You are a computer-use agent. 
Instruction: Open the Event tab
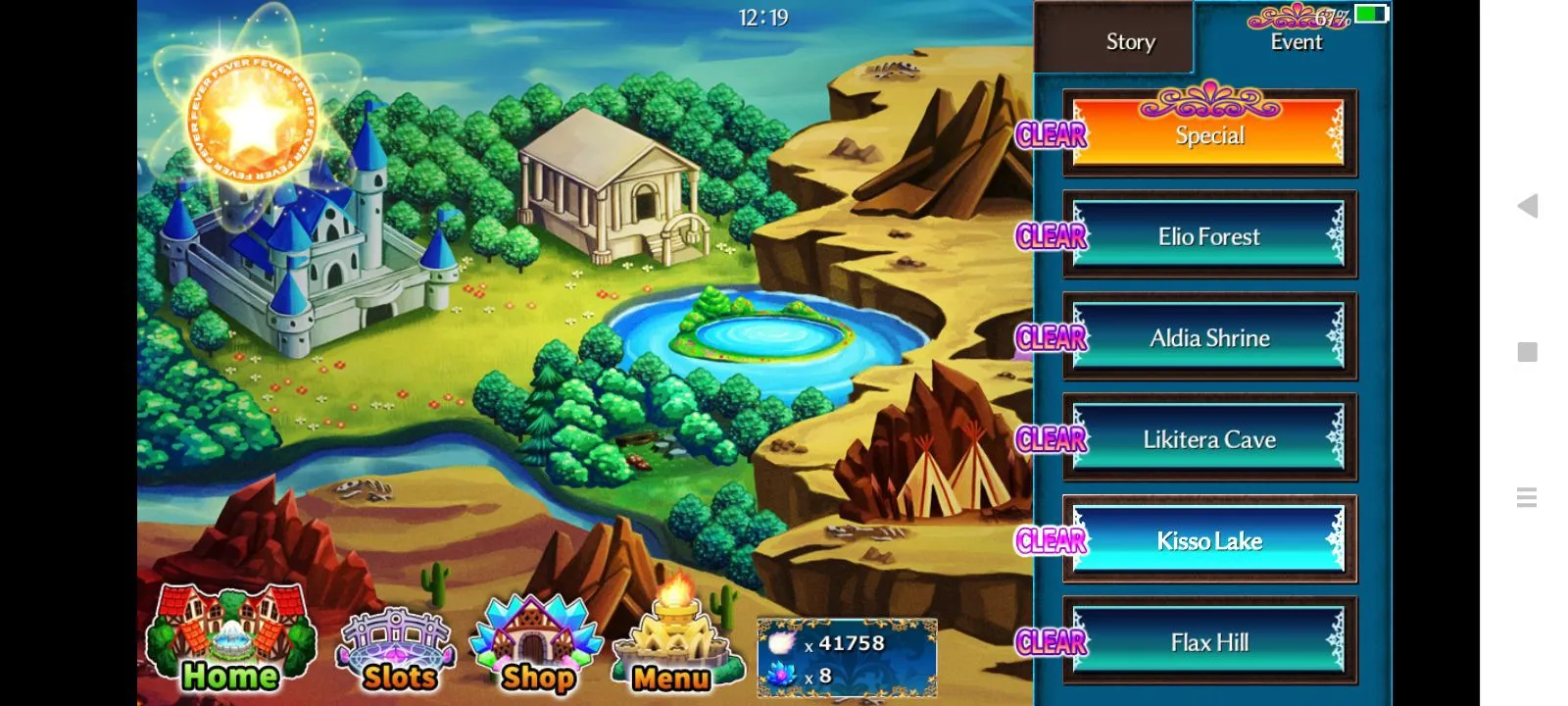pos(1296,41)
